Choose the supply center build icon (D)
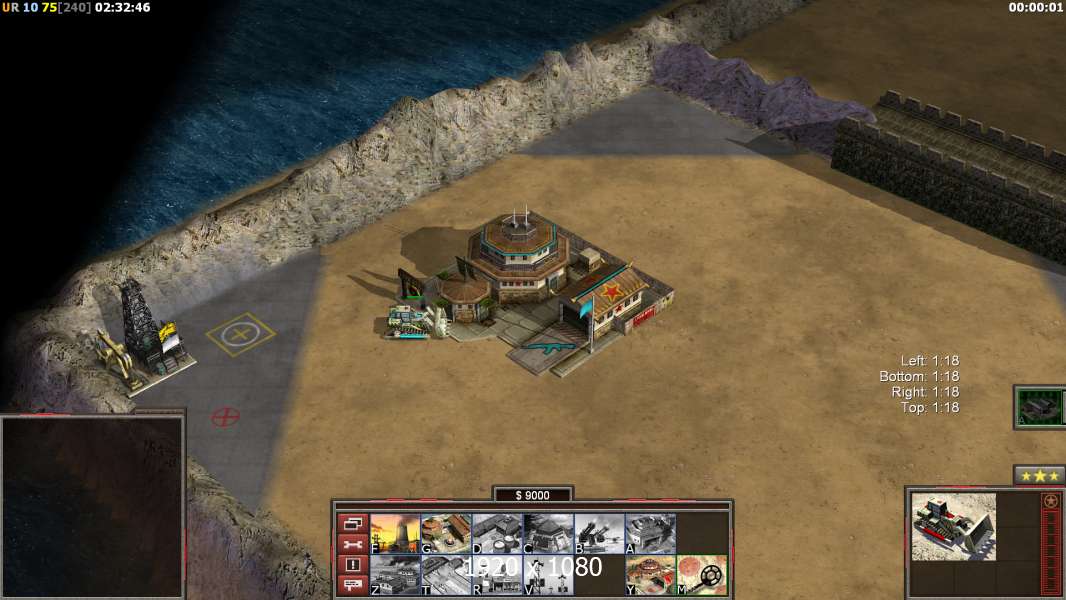Viewport: 1066px width, 600px height. click(x=497, y=534)
